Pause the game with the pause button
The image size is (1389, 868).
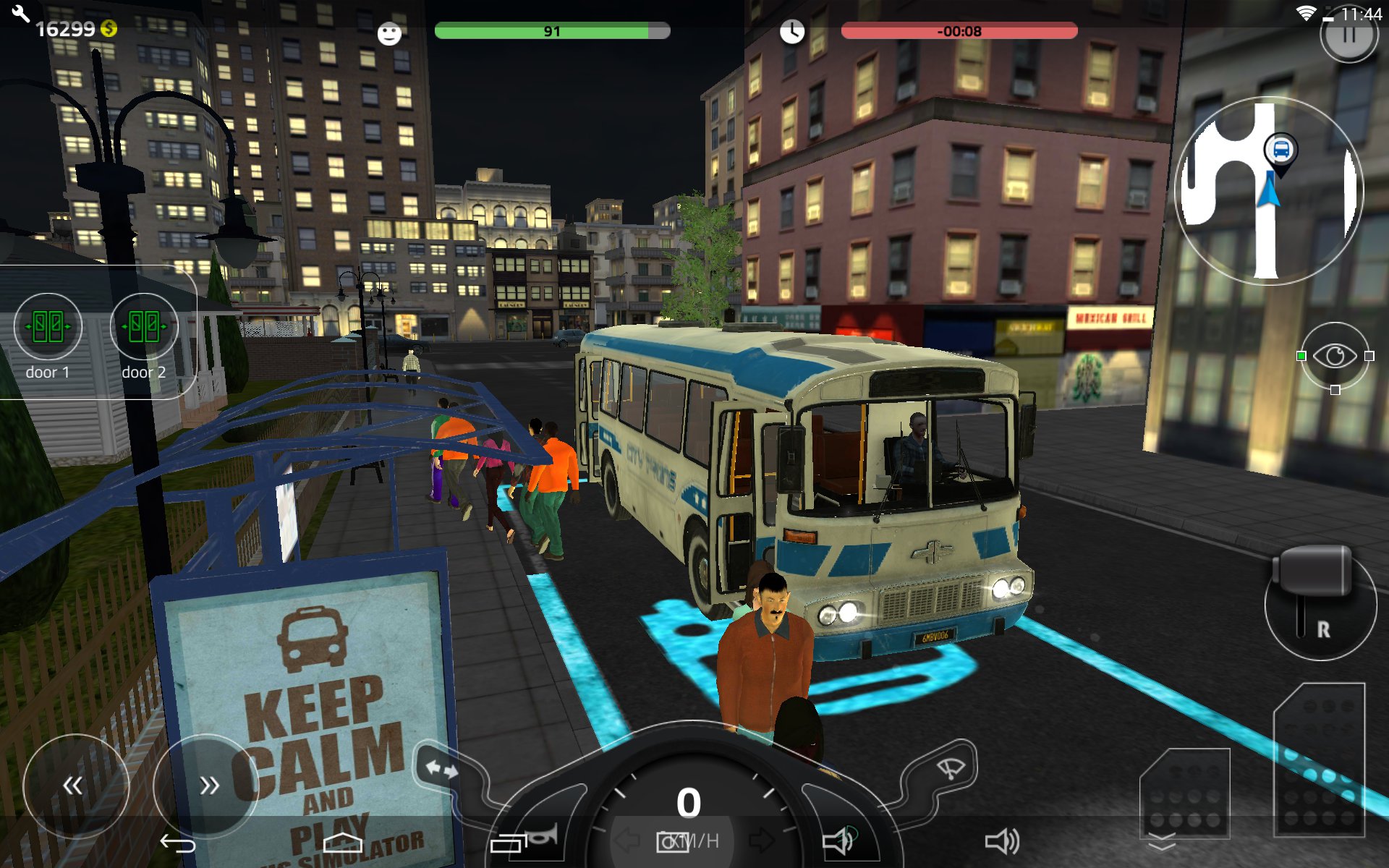(1348, 35)
